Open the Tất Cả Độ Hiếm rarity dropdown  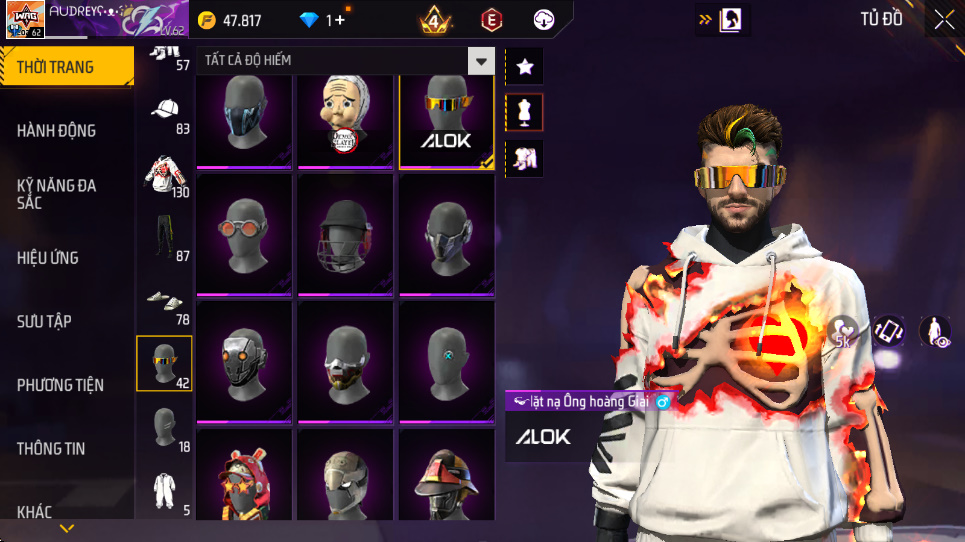pyautogui.click(x=482, y=61)
